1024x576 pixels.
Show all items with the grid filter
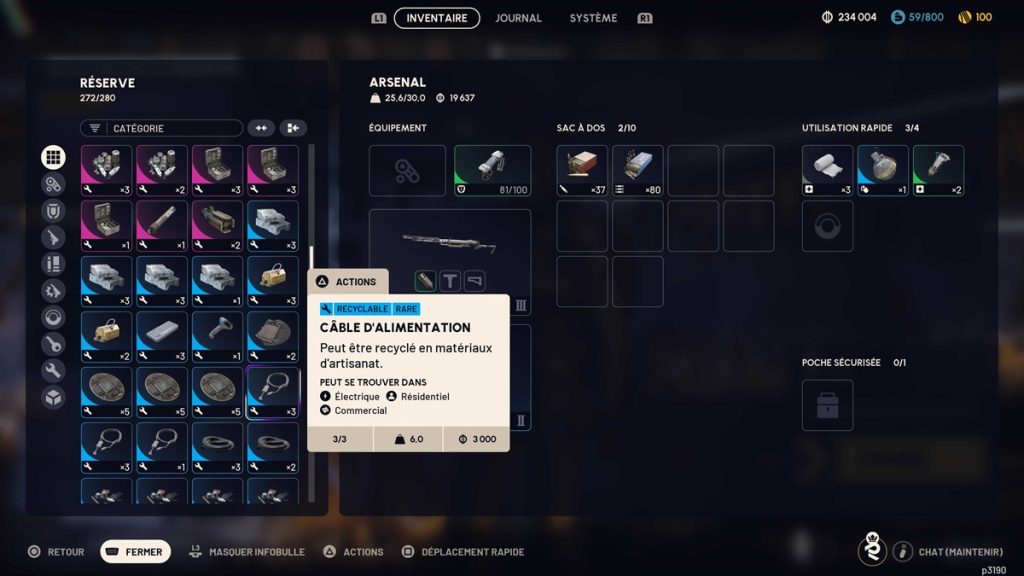pos(53,157)
